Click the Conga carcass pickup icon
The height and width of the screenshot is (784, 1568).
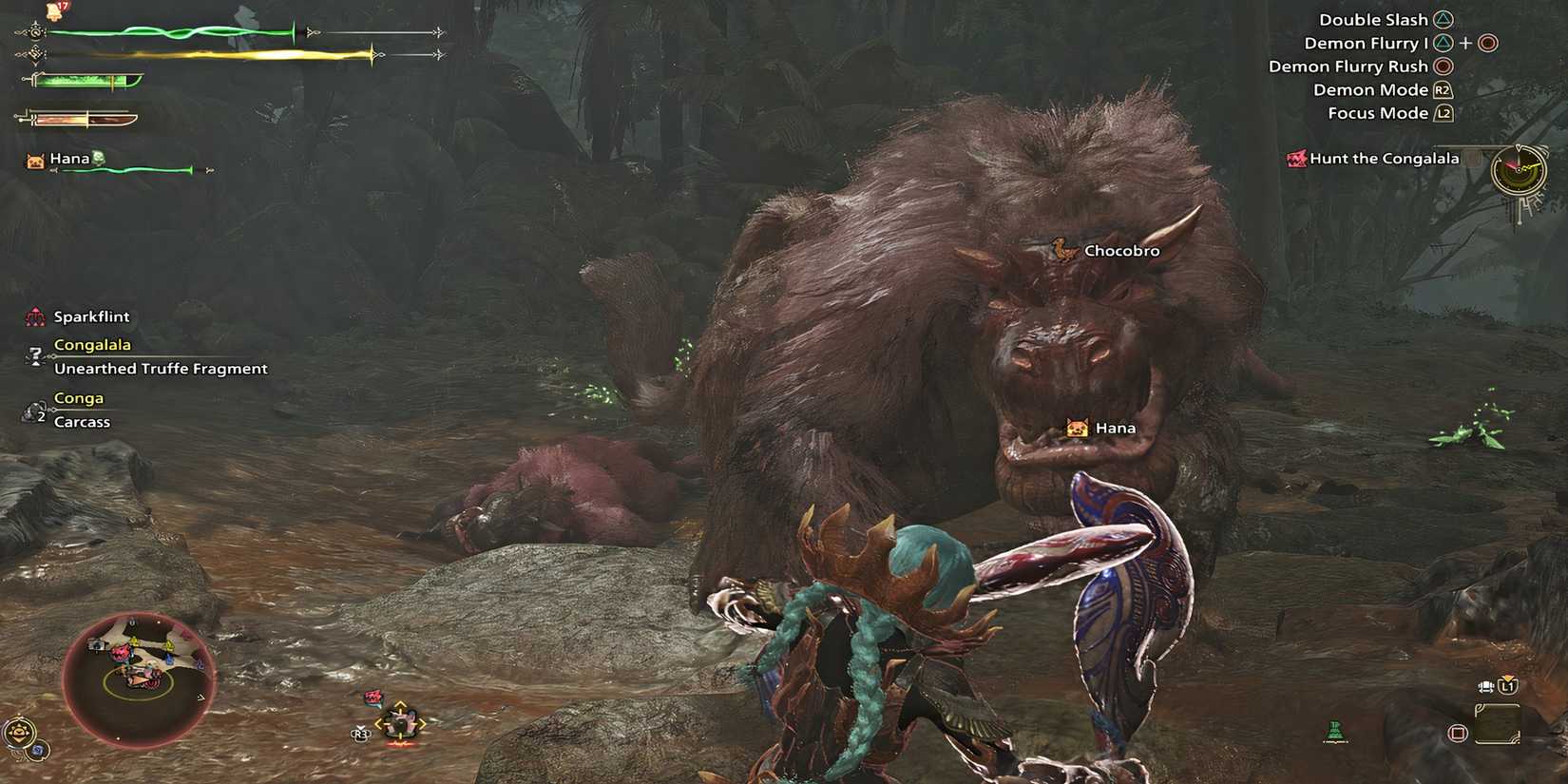[31, 411]
